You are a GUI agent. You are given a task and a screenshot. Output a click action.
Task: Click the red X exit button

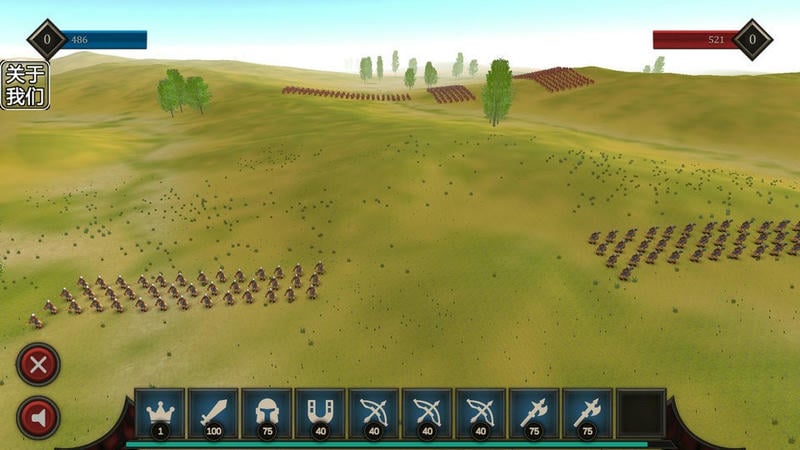pos(39,365)
